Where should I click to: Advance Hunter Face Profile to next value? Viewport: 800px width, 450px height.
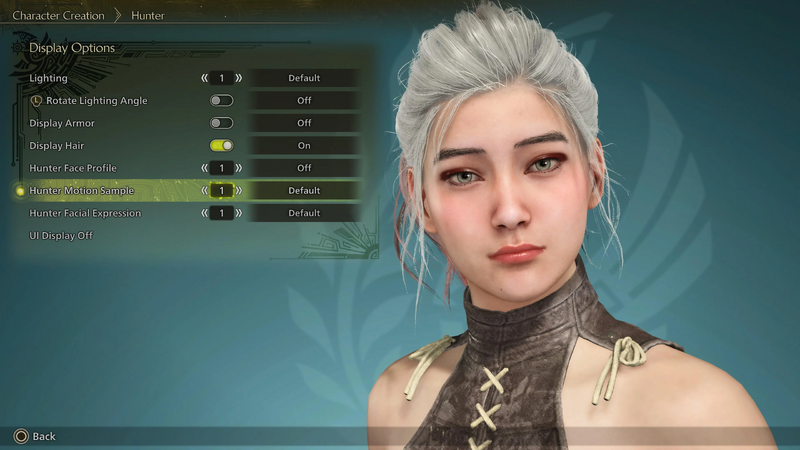pos(238,168)
